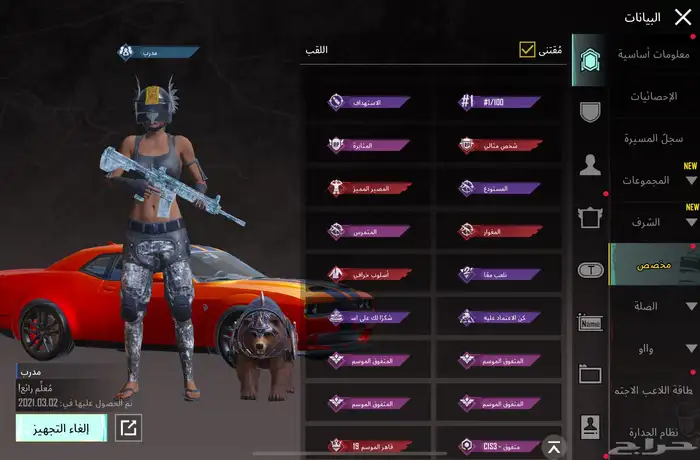Switch to the shield icon category tab
Screen dimensions: 700x460
tap(590, 112)
